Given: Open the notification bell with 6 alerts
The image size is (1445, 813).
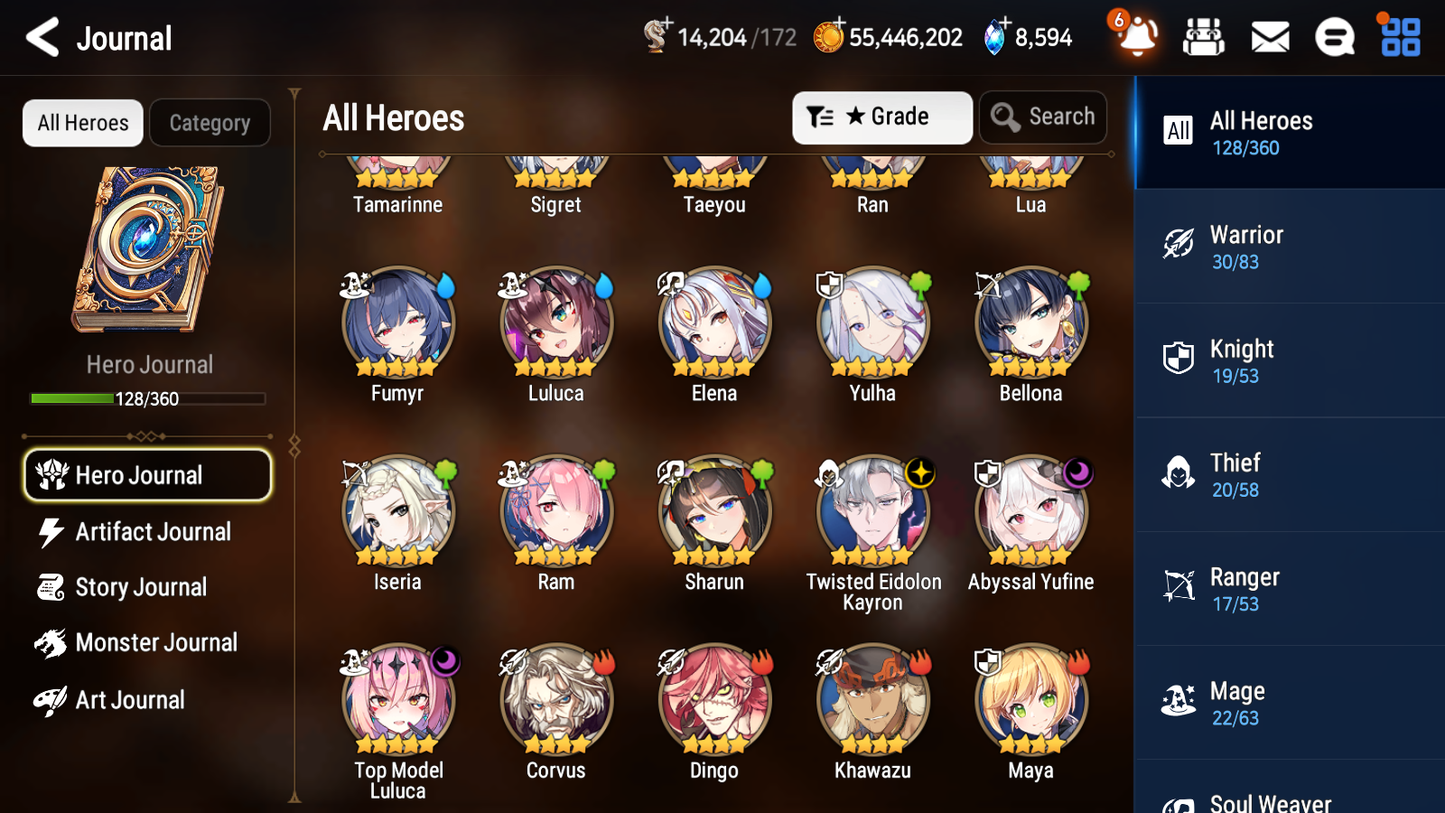Looking at the screenshot, I should click(x=1133, y=36).
